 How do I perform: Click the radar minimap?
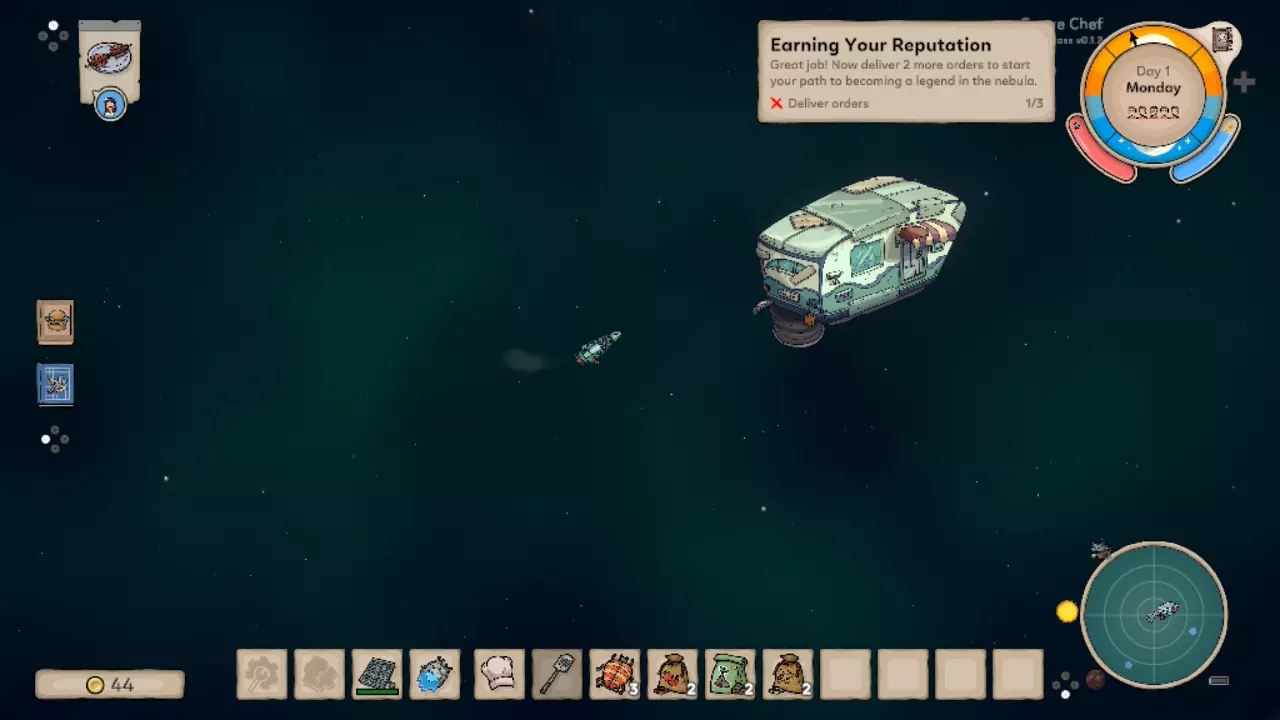1154,614
